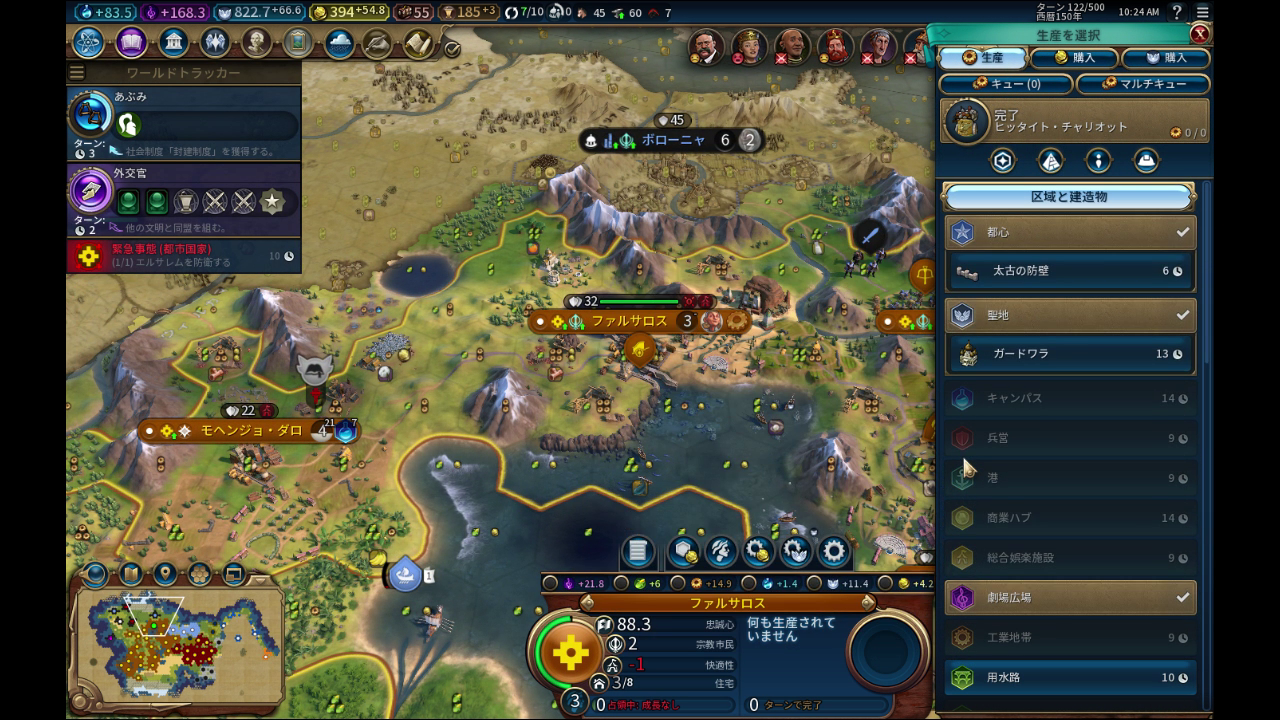View the 緊急事態 emergency notification
The image size is (1280, 720).
[x=183, y=256]
